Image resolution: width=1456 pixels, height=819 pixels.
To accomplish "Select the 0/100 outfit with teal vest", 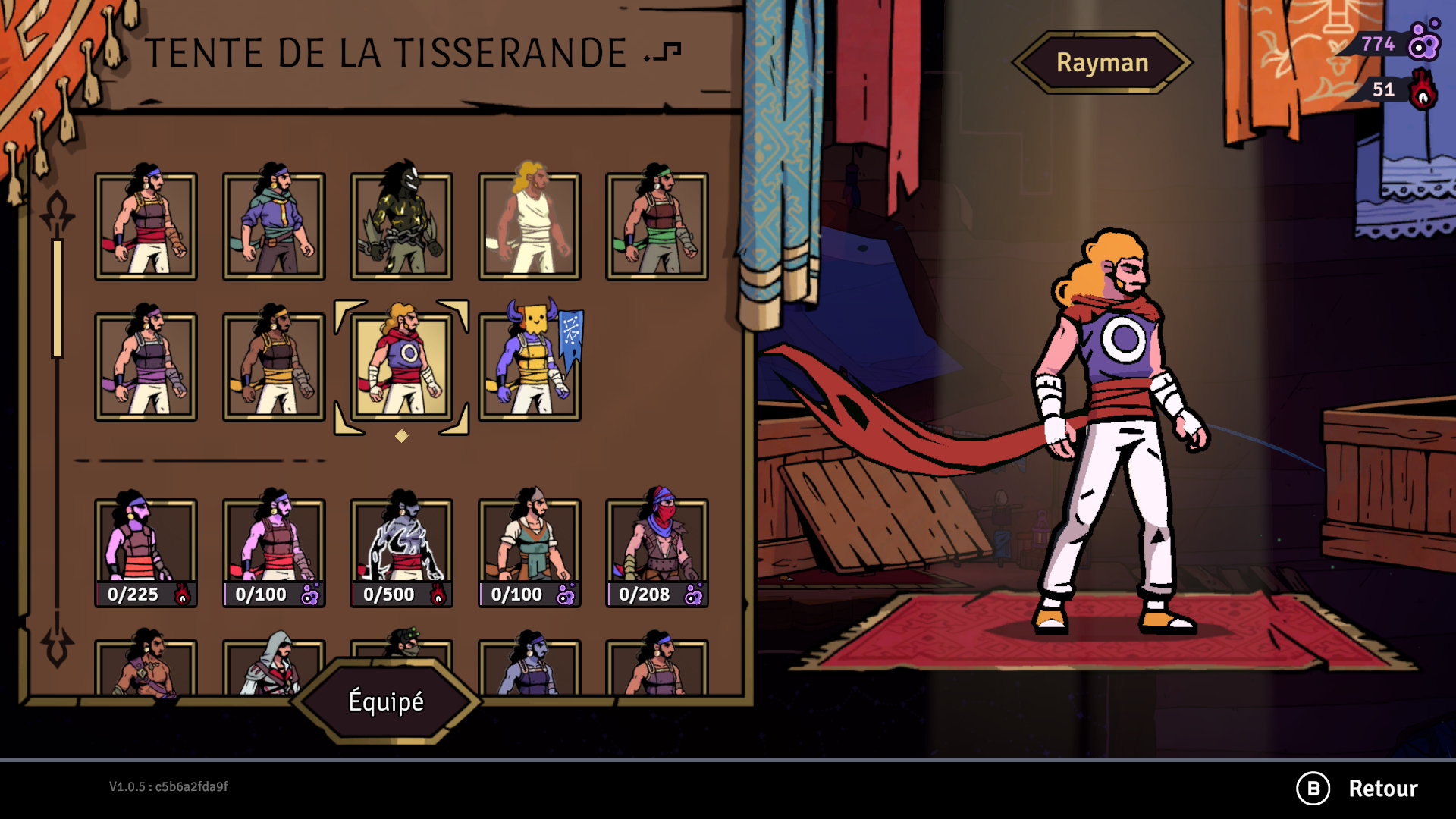I will 529,552.
